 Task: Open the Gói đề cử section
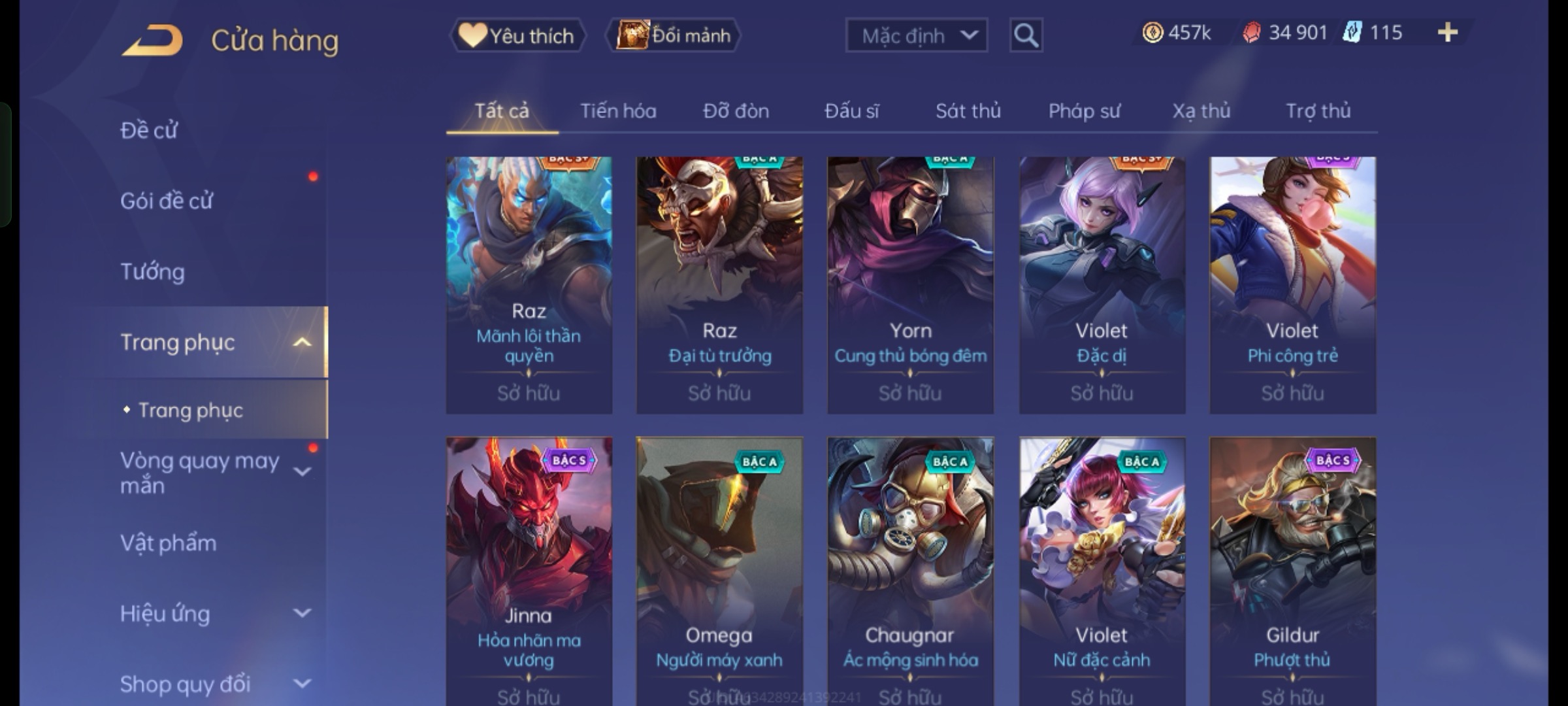tap(167, 201)
